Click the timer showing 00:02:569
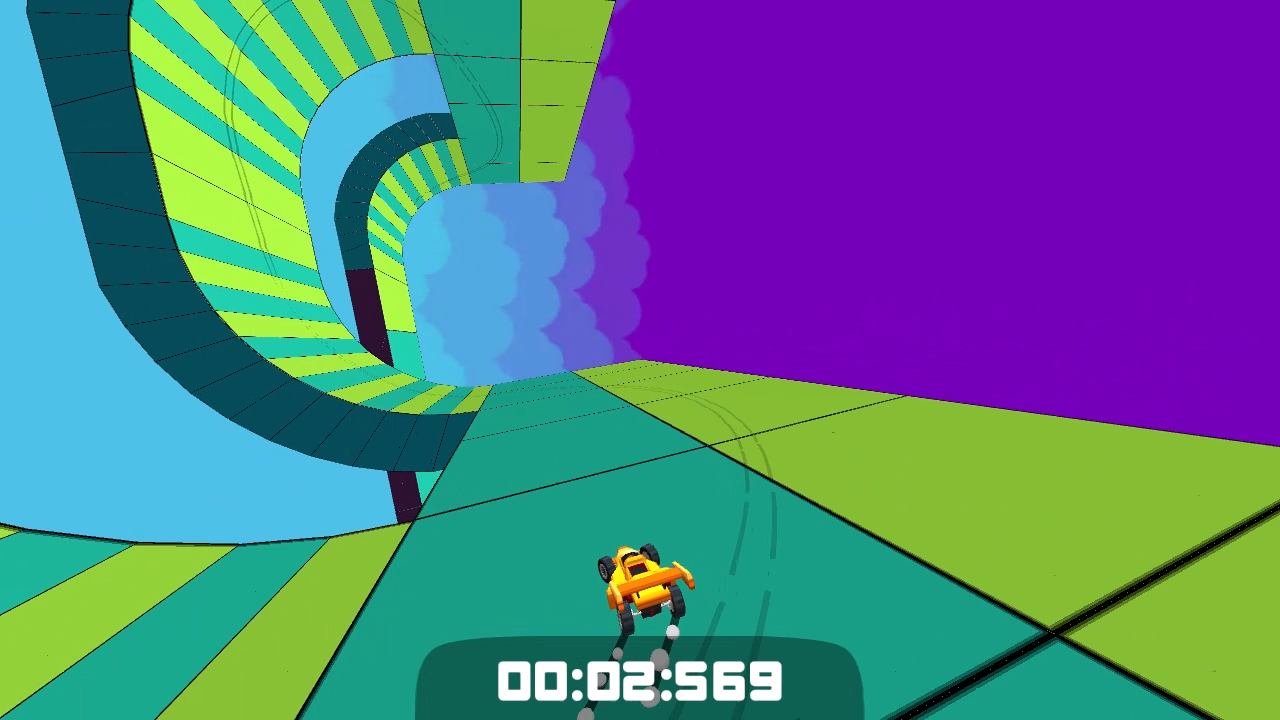The width and height of the screenshot is (1280, 720). coord(640,683)
